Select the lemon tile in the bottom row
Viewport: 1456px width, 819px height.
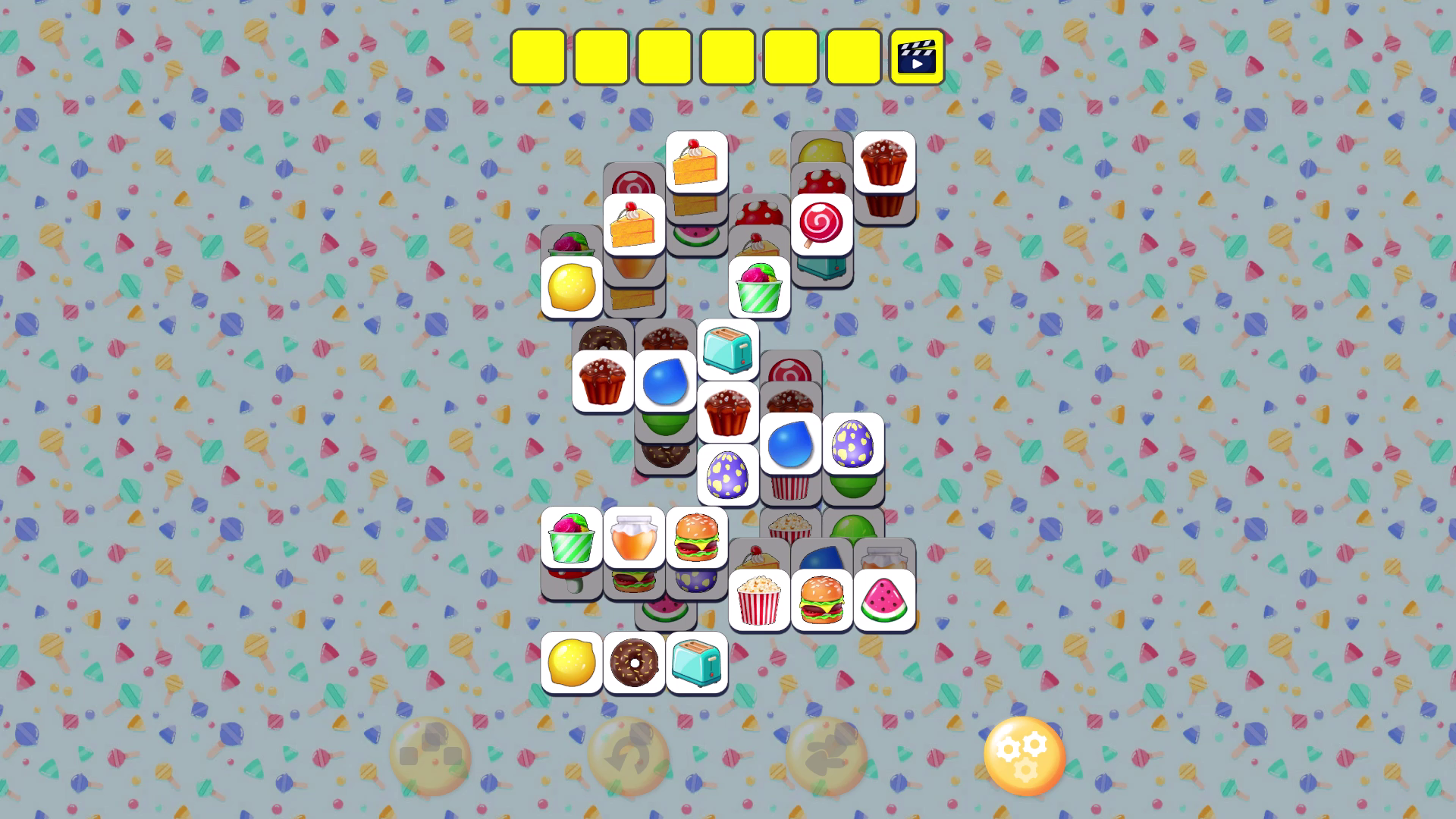click(571, 664)
